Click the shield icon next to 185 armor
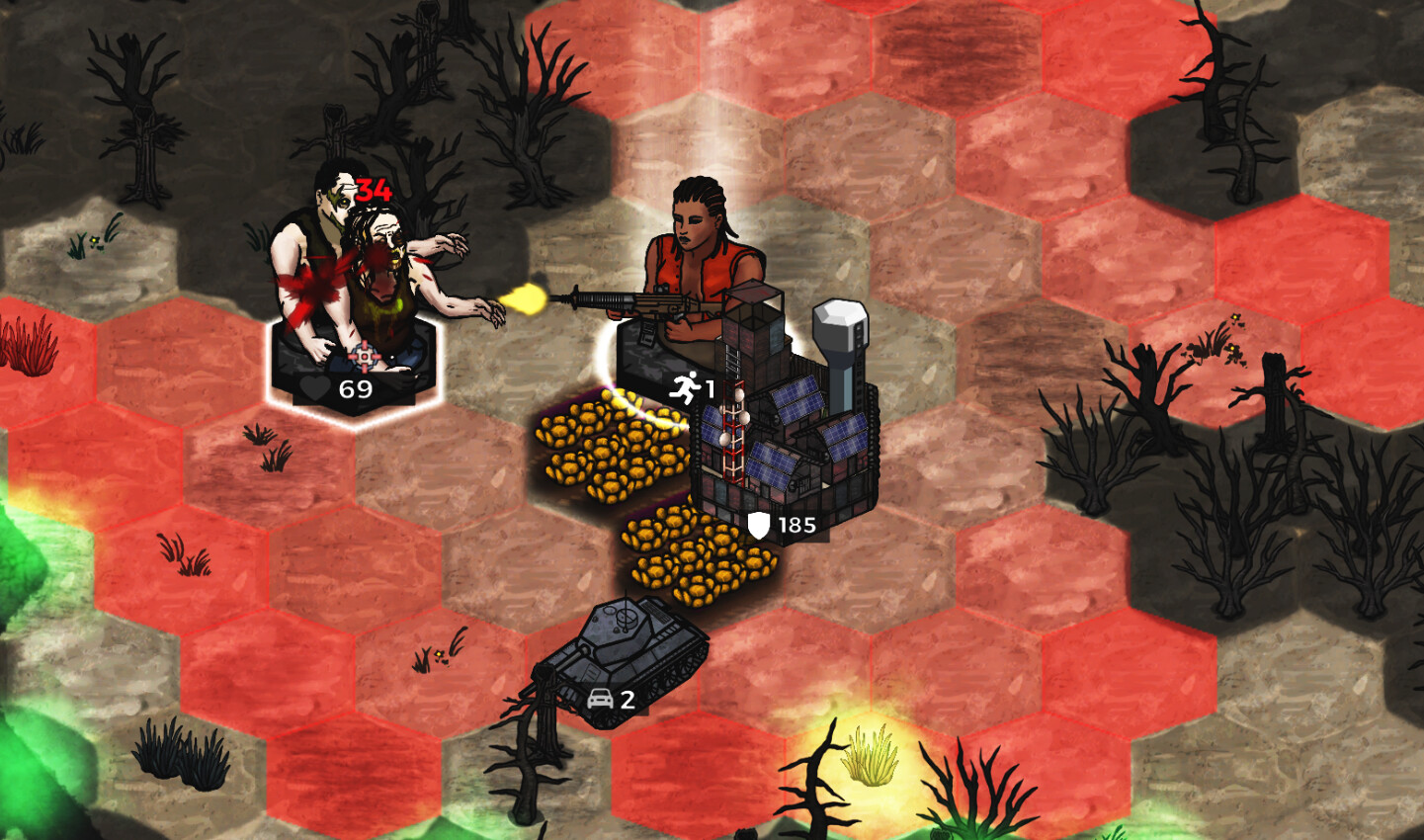 click(757, 523)
